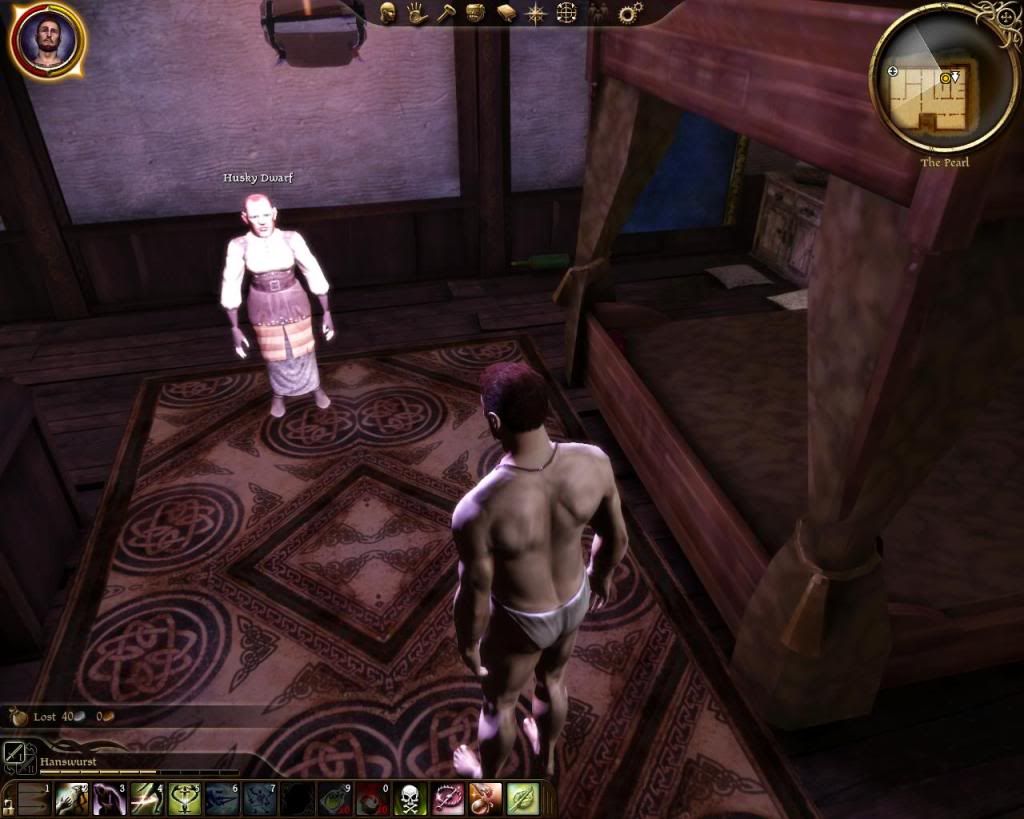Open the skills hand icon
This screenshot has width=1024, height=819.
tap(417, 13)
